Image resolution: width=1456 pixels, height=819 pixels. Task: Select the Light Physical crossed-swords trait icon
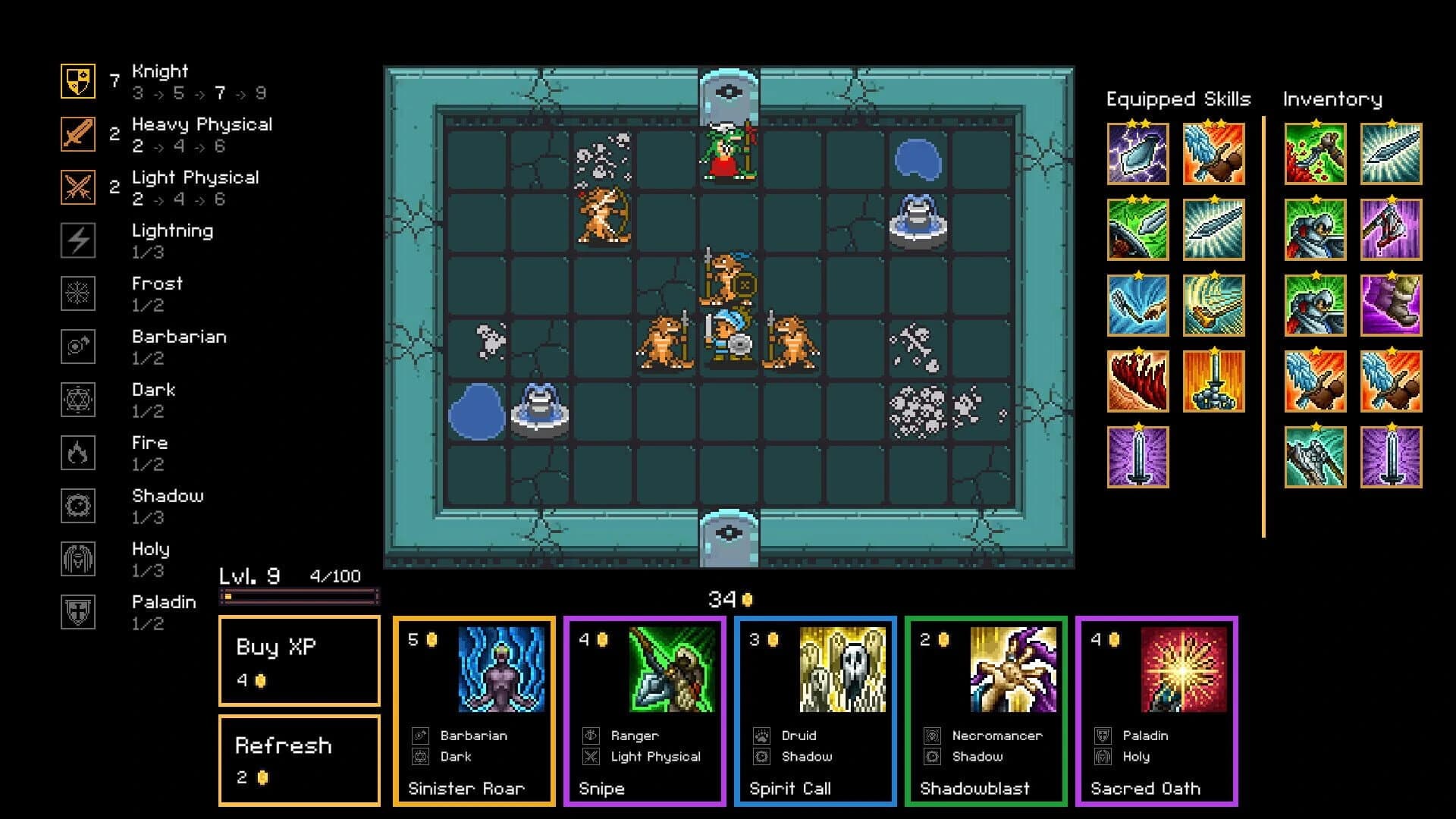[77, 188]
